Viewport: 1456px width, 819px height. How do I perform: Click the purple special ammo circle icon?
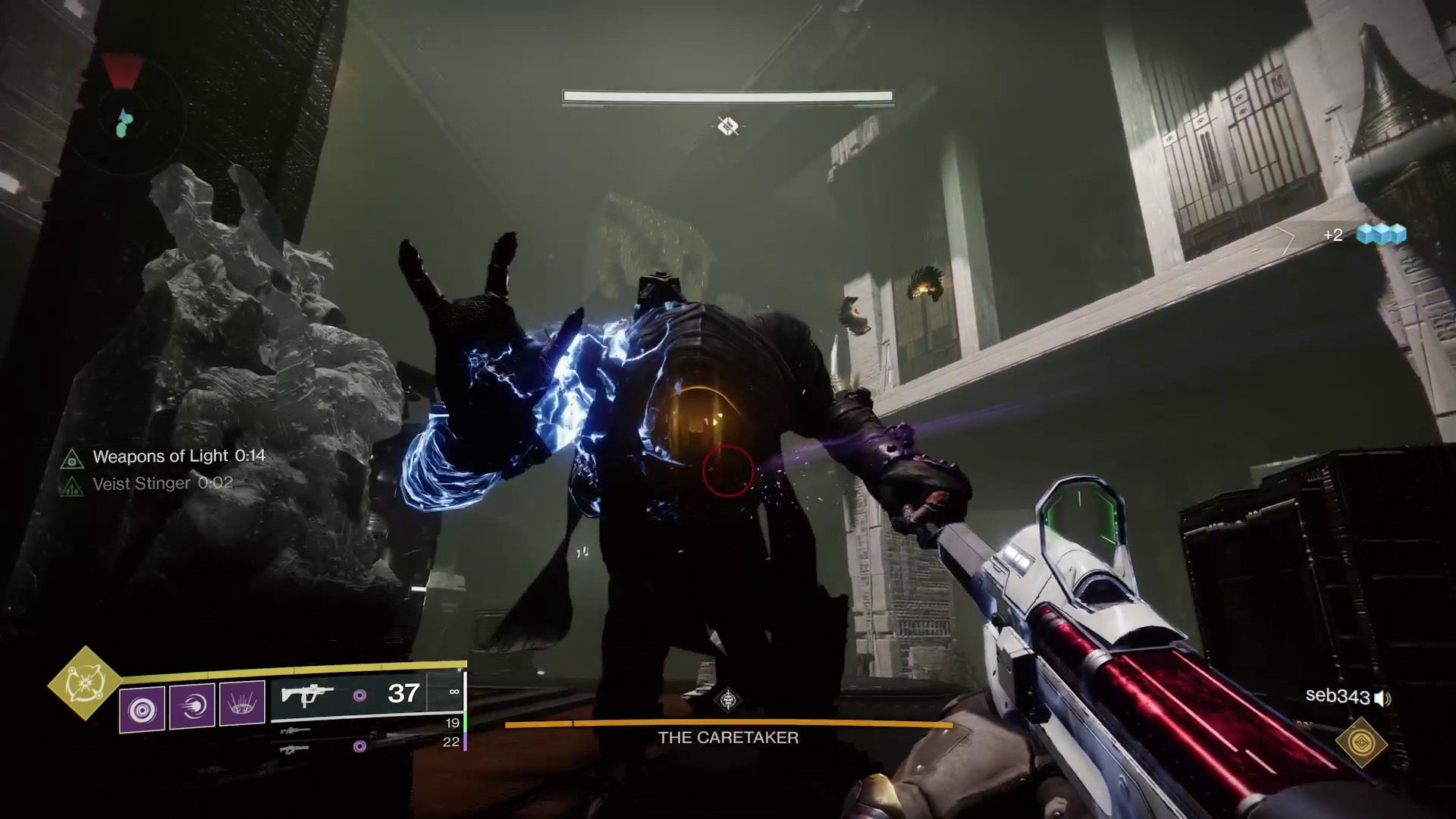[359, 695]
